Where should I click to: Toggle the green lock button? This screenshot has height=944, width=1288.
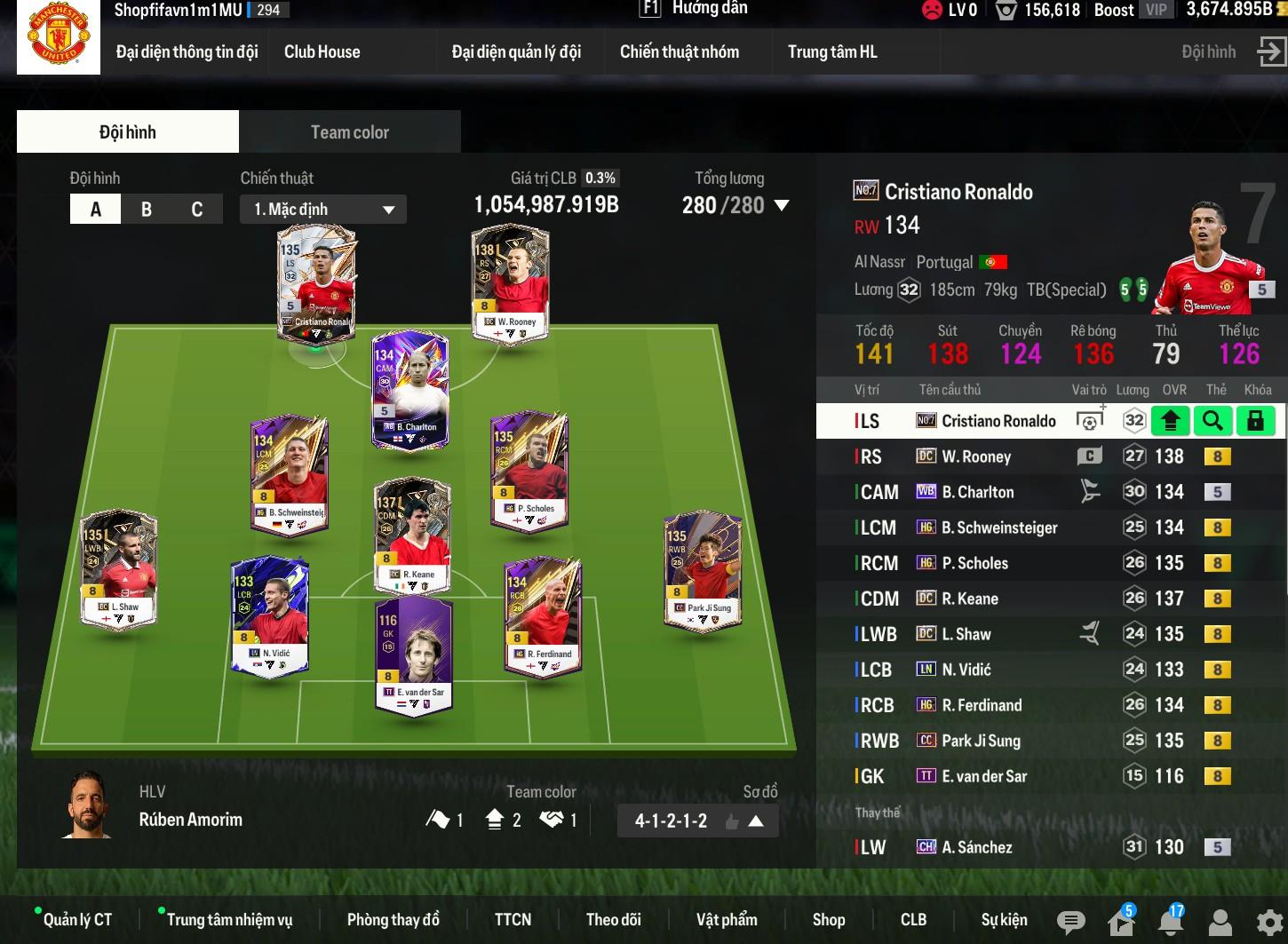coord(1255,421)
